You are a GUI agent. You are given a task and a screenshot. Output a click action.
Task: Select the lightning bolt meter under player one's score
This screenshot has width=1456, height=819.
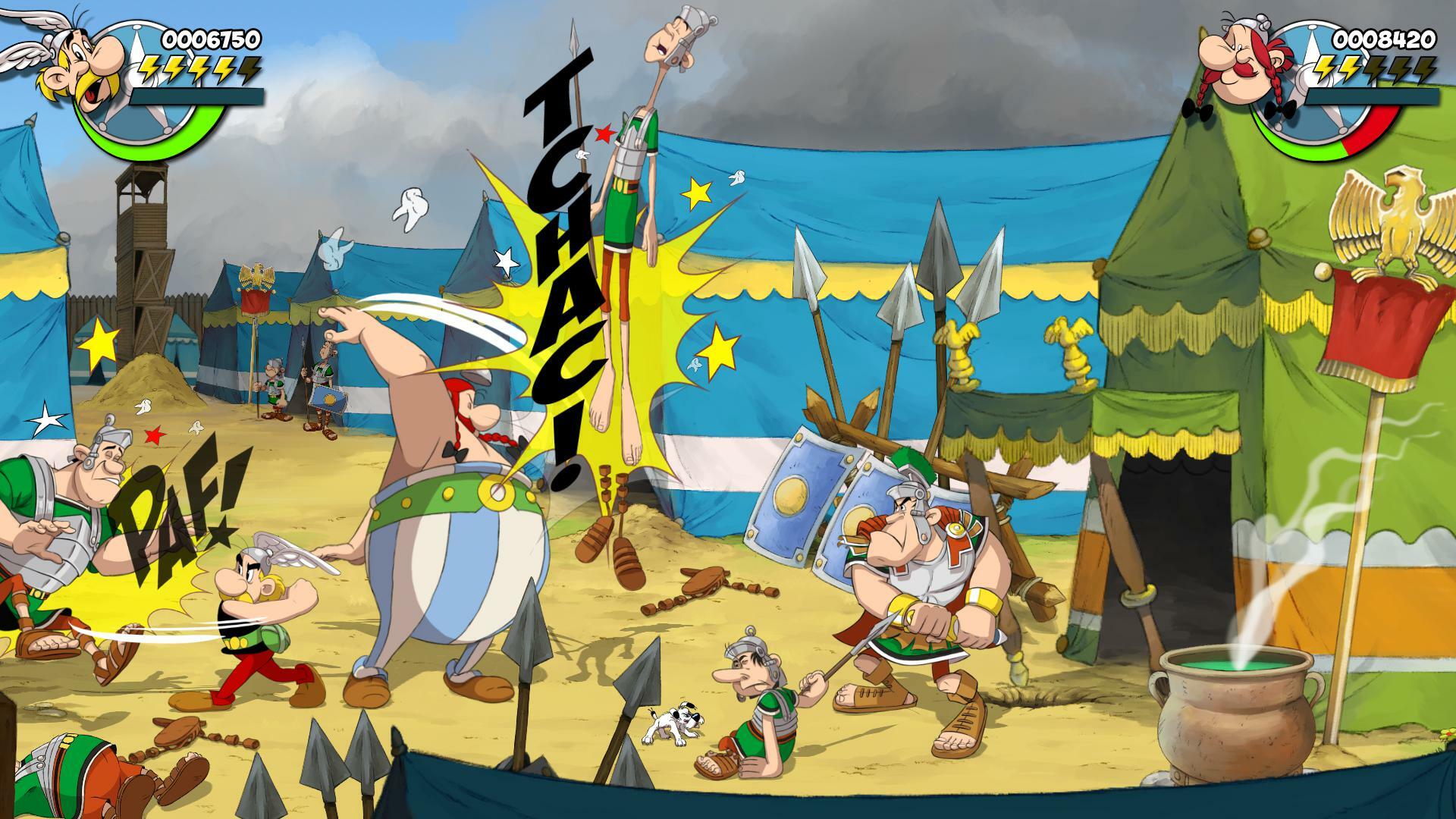pyautogui.click(x=197, y=68)
